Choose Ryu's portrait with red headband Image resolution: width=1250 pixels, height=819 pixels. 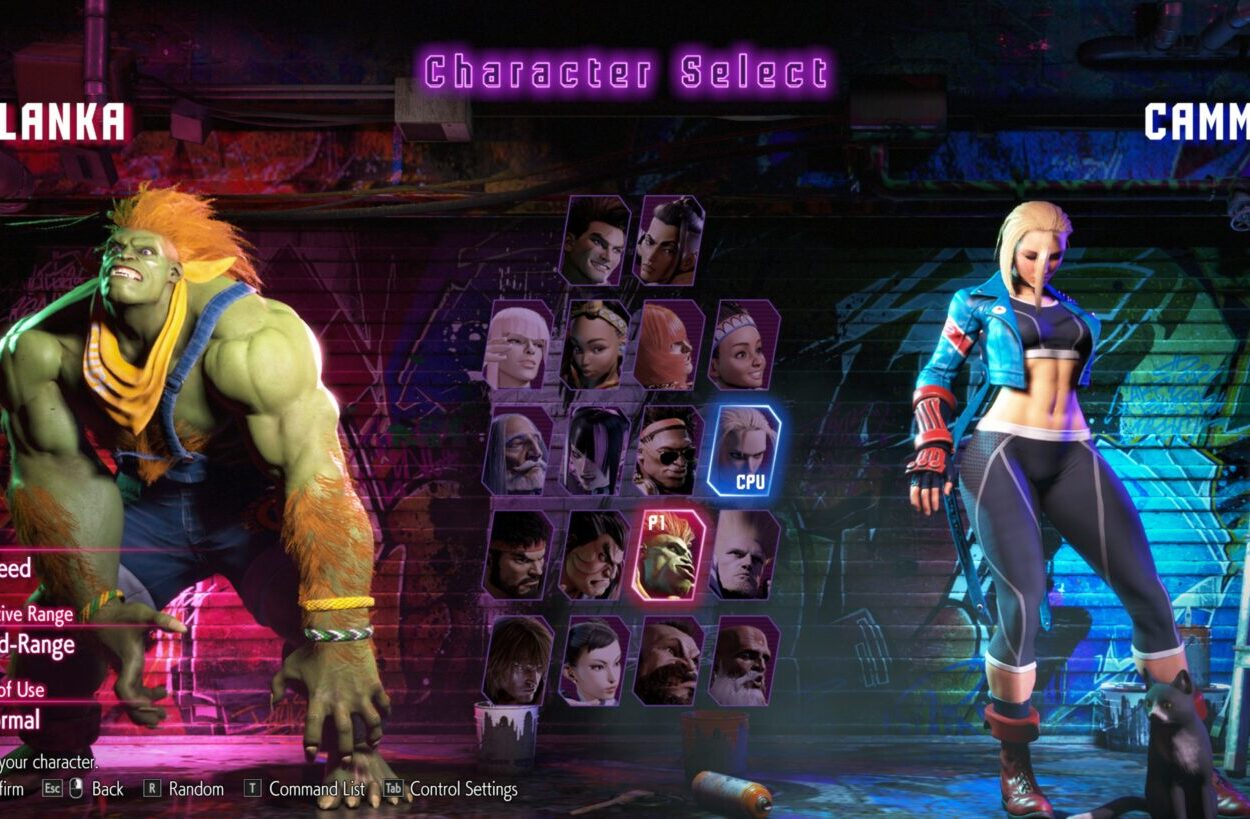point(519,556)
